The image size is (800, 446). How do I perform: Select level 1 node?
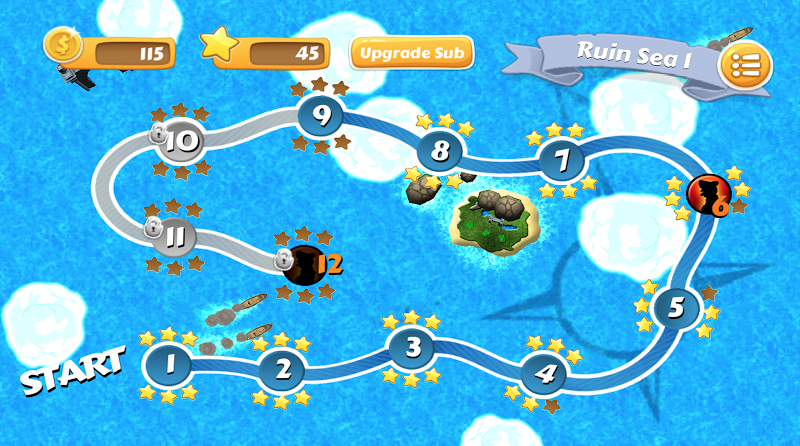pyautogui.click(x=169, y=365)
